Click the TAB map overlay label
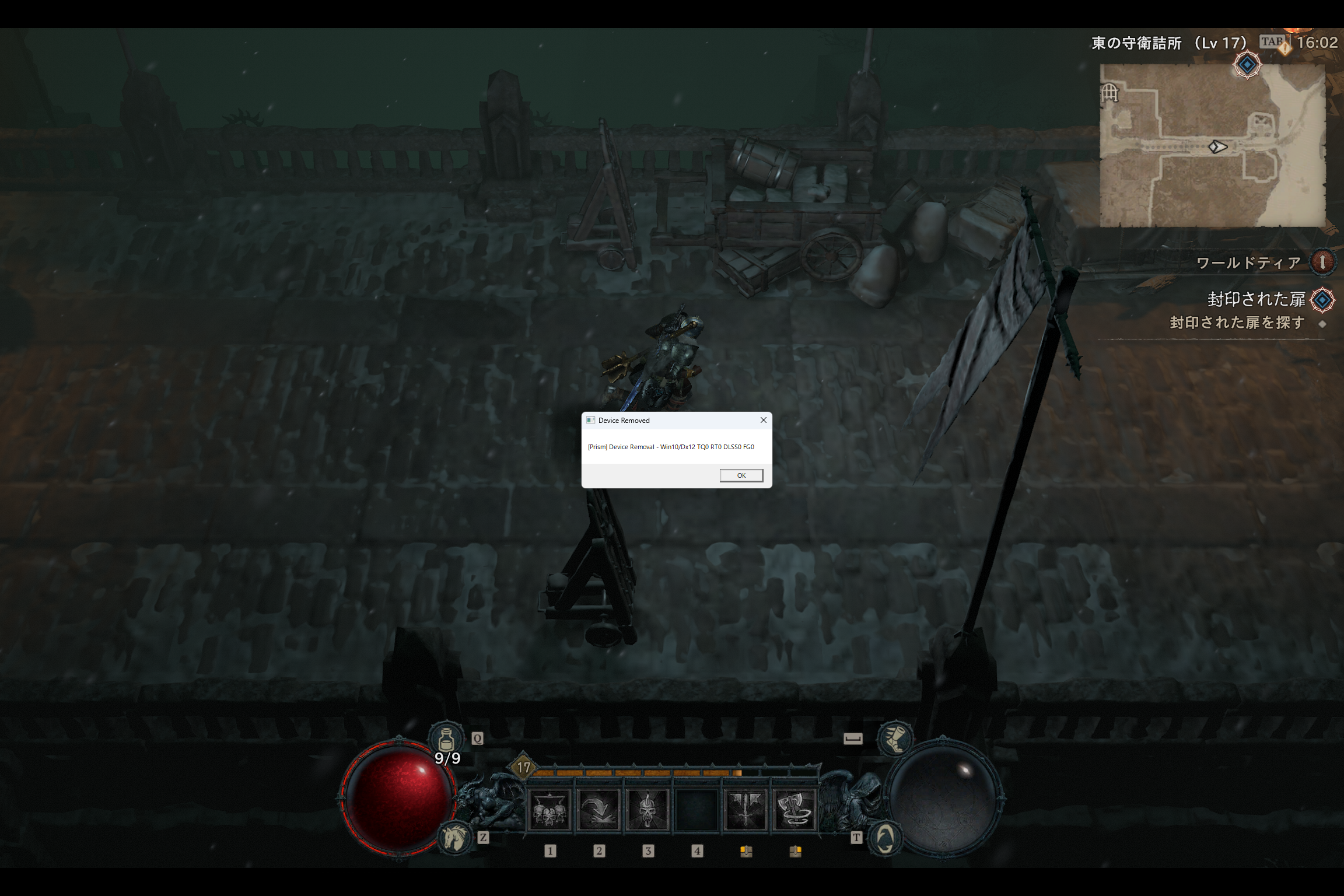This screenshot has height=896, width=1344. click(x=1272, y=41)
